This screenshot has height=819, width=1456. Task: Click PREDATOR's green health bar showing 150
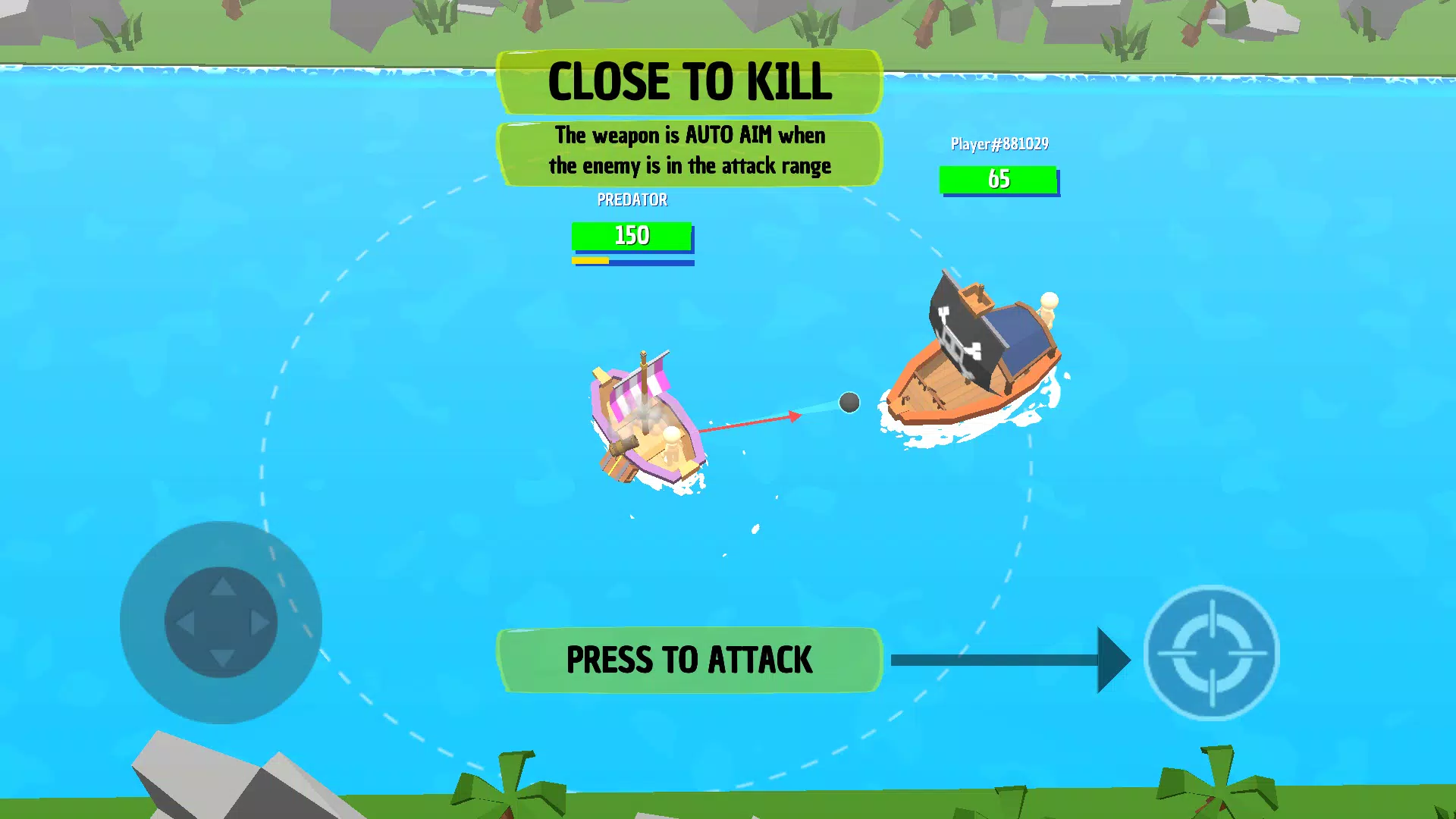[x=632, y=236]
